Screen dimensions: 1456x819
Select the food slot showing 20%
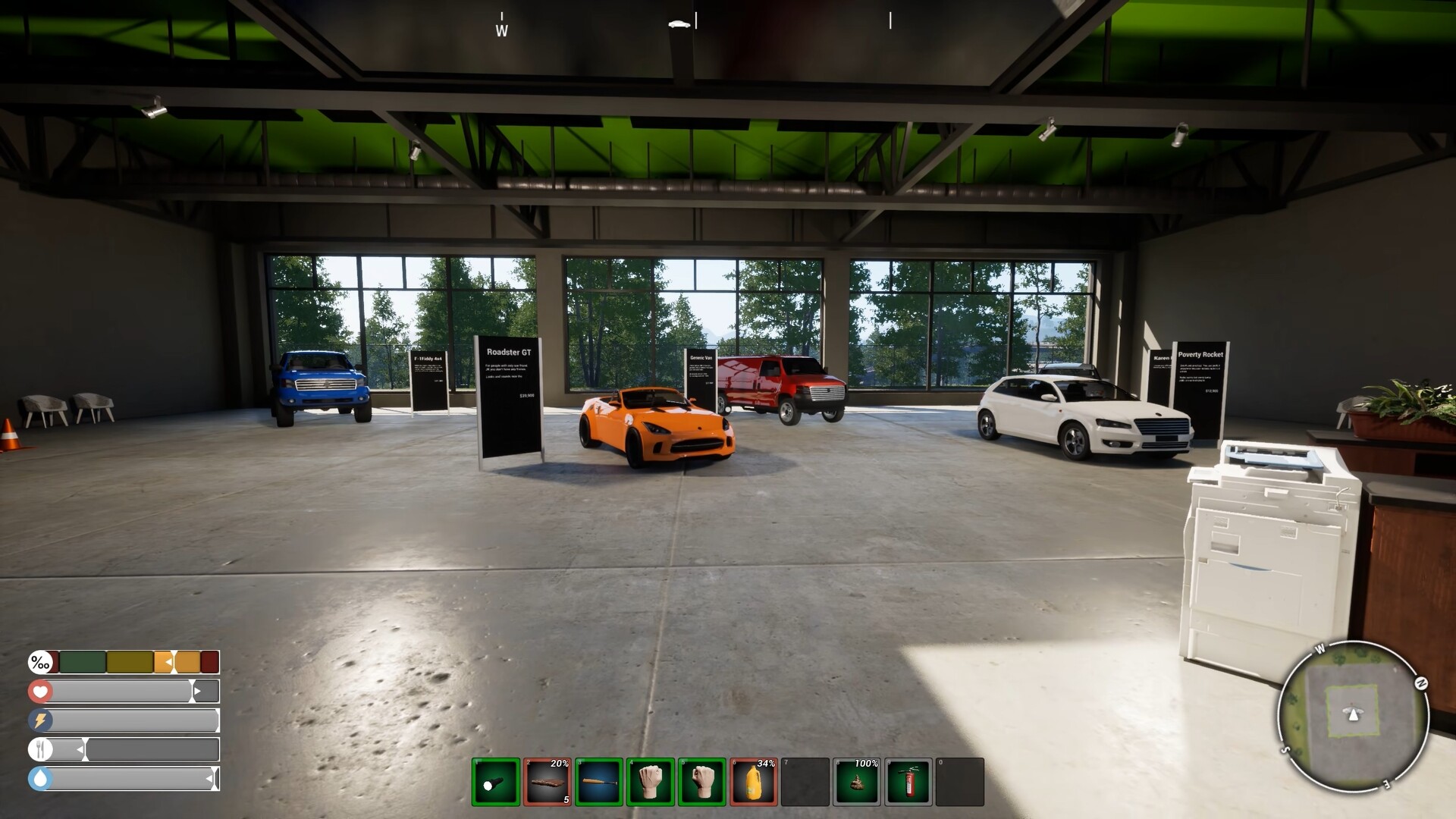pos(548,782)
